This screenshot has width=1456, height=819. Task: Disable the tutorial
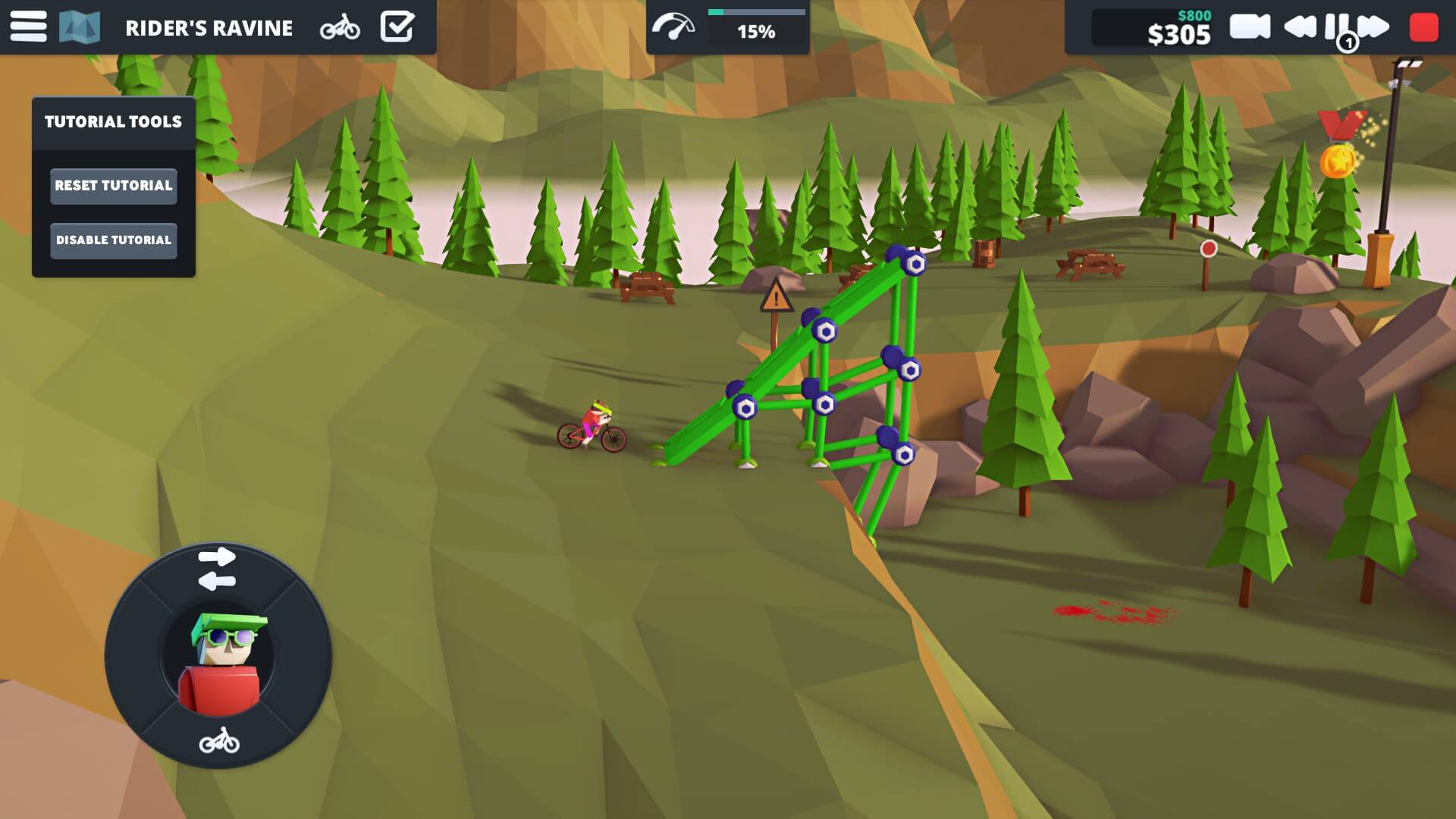coord(114,240)
